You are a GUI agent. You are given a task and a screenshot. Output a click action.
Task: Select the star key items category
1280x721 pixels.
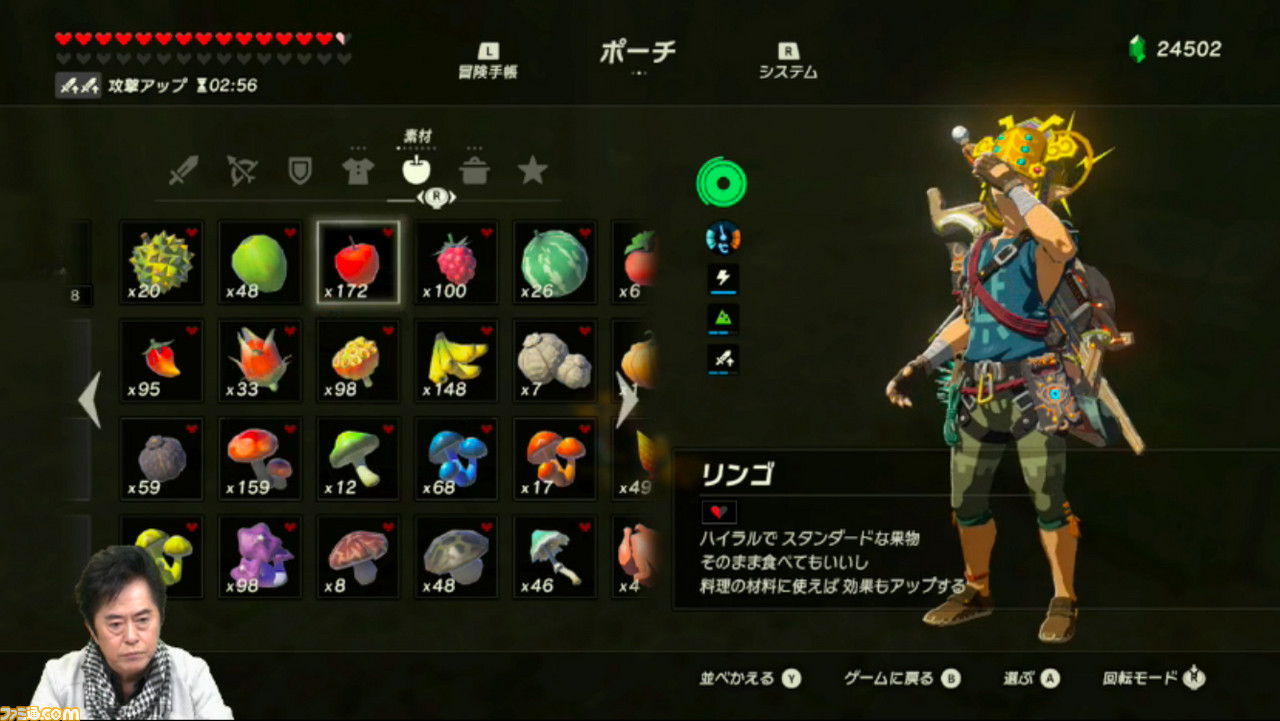pyautogui.click(x=533, y=170)
